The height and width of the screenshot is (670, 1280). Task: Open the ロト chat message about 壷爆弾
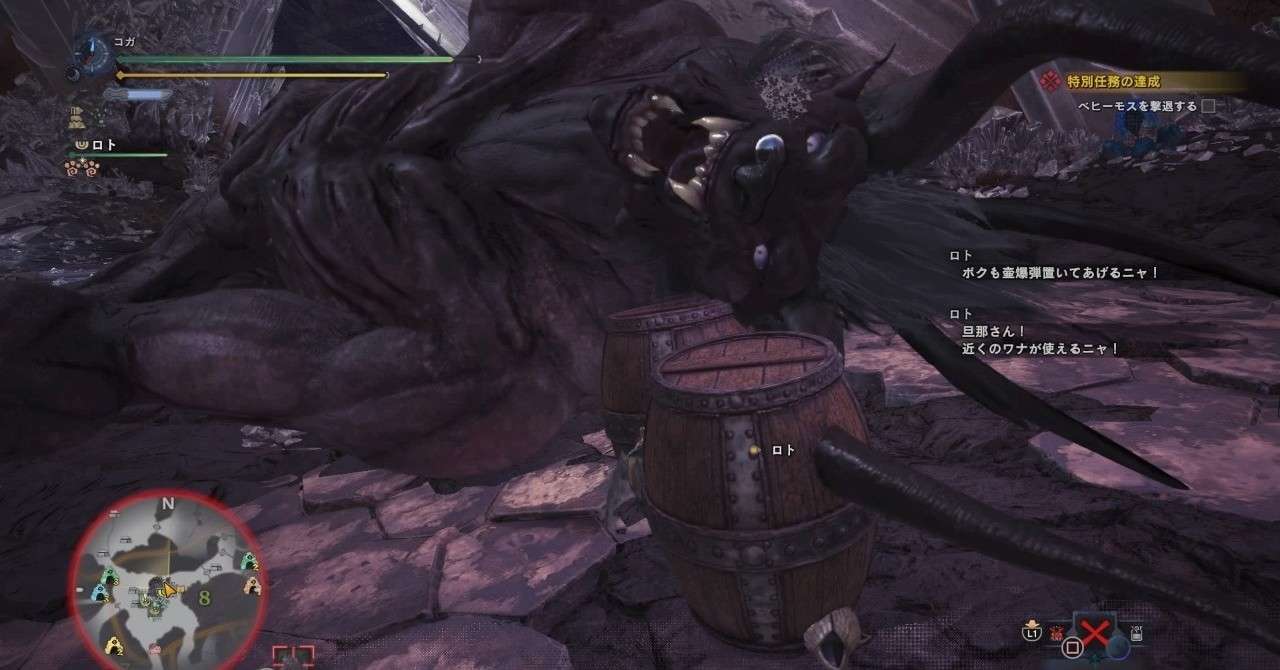(1060, 272)
